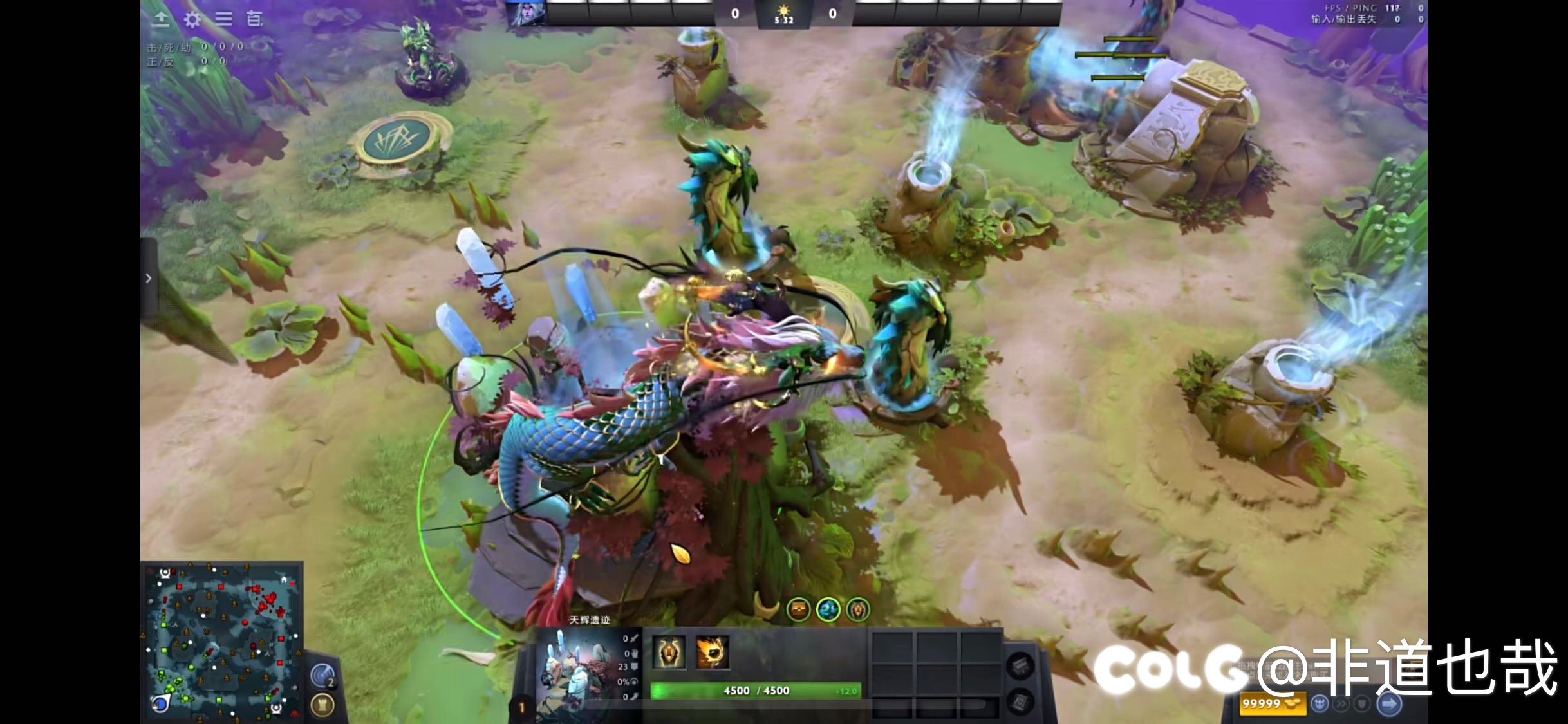
Task: Click the courier icon button
Action: [x=1320, y=704]
